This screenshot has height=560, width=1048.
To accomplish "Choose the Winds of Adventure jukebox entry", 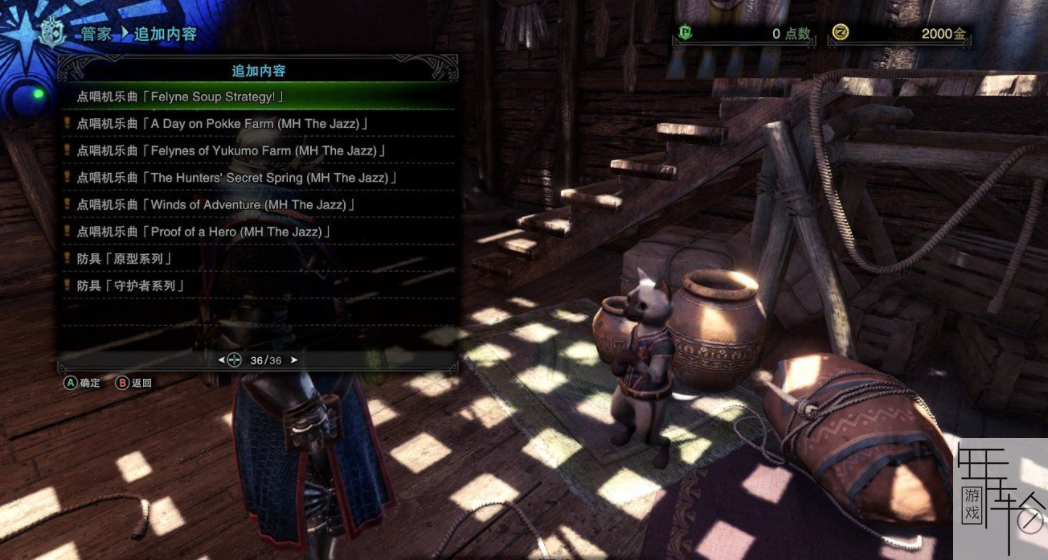I will (215, 205).
